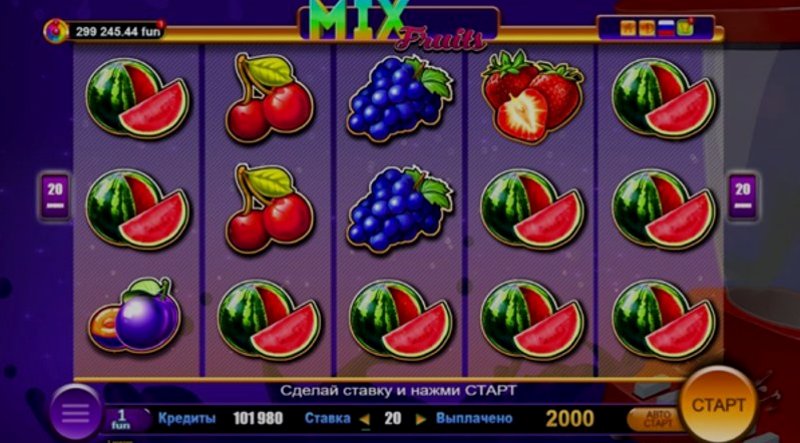
Task: Click the left 20 paylines indicator
Action: coord(56,190)
